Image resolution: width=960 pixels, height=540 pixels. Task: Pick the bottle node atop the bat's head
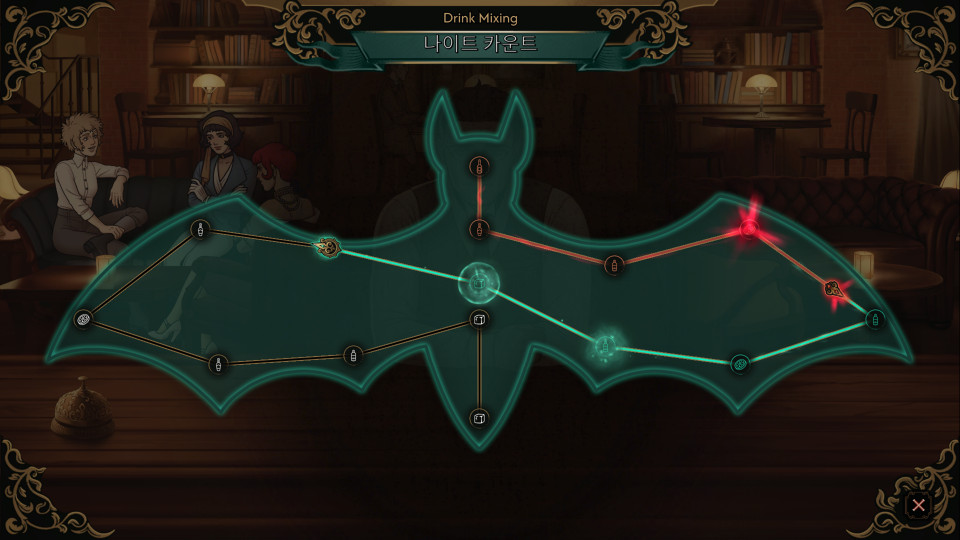[480, 166]
